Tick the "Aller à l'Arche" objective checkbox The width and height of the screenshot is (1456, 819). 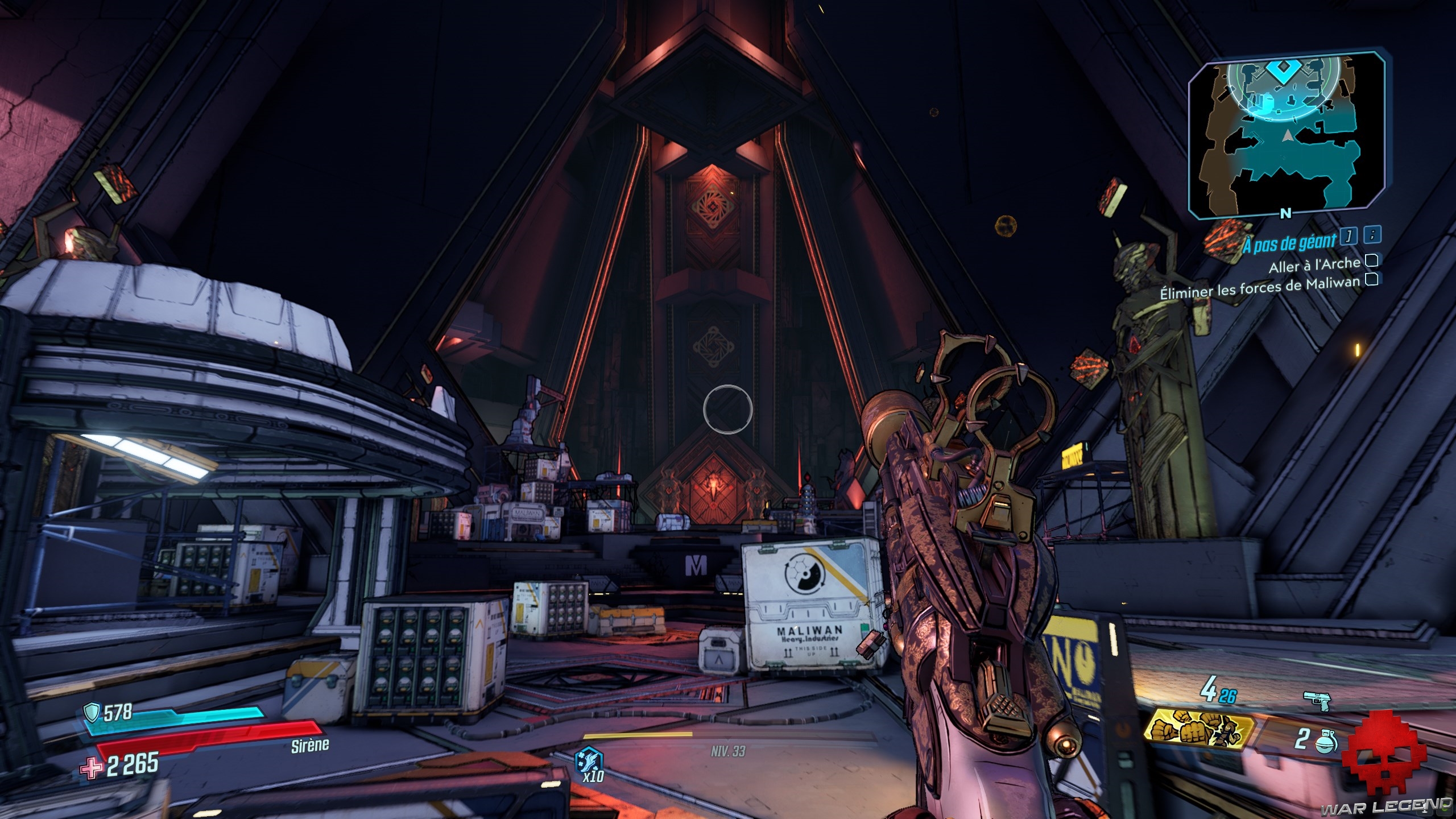[x=1372, y=260]
